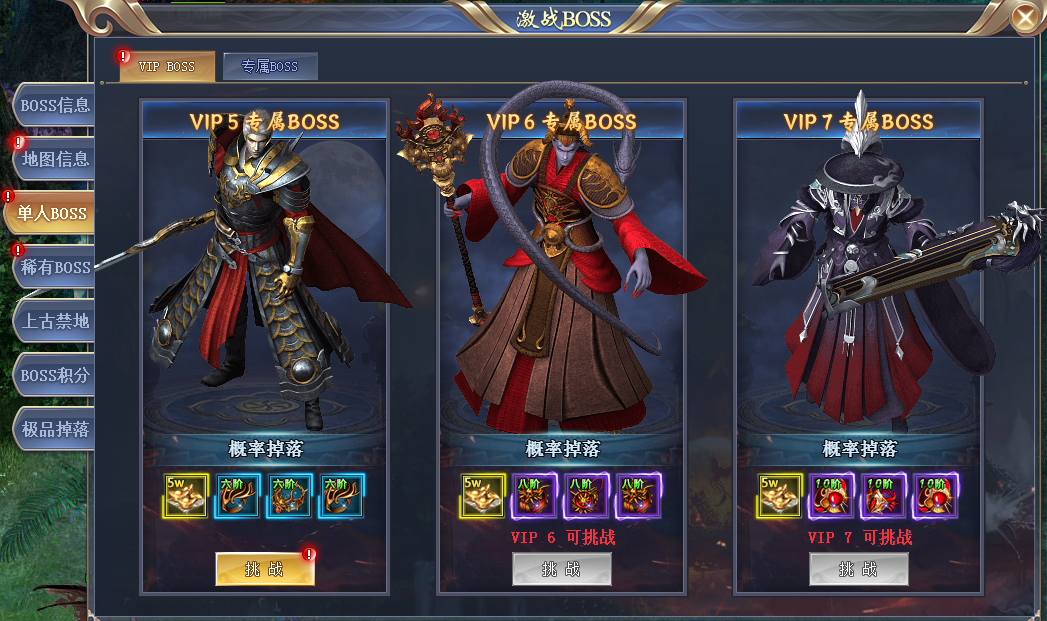This screenshot has width=1047, height=621.
Task: Close the 激战BOSS window
Action: 1024,17
